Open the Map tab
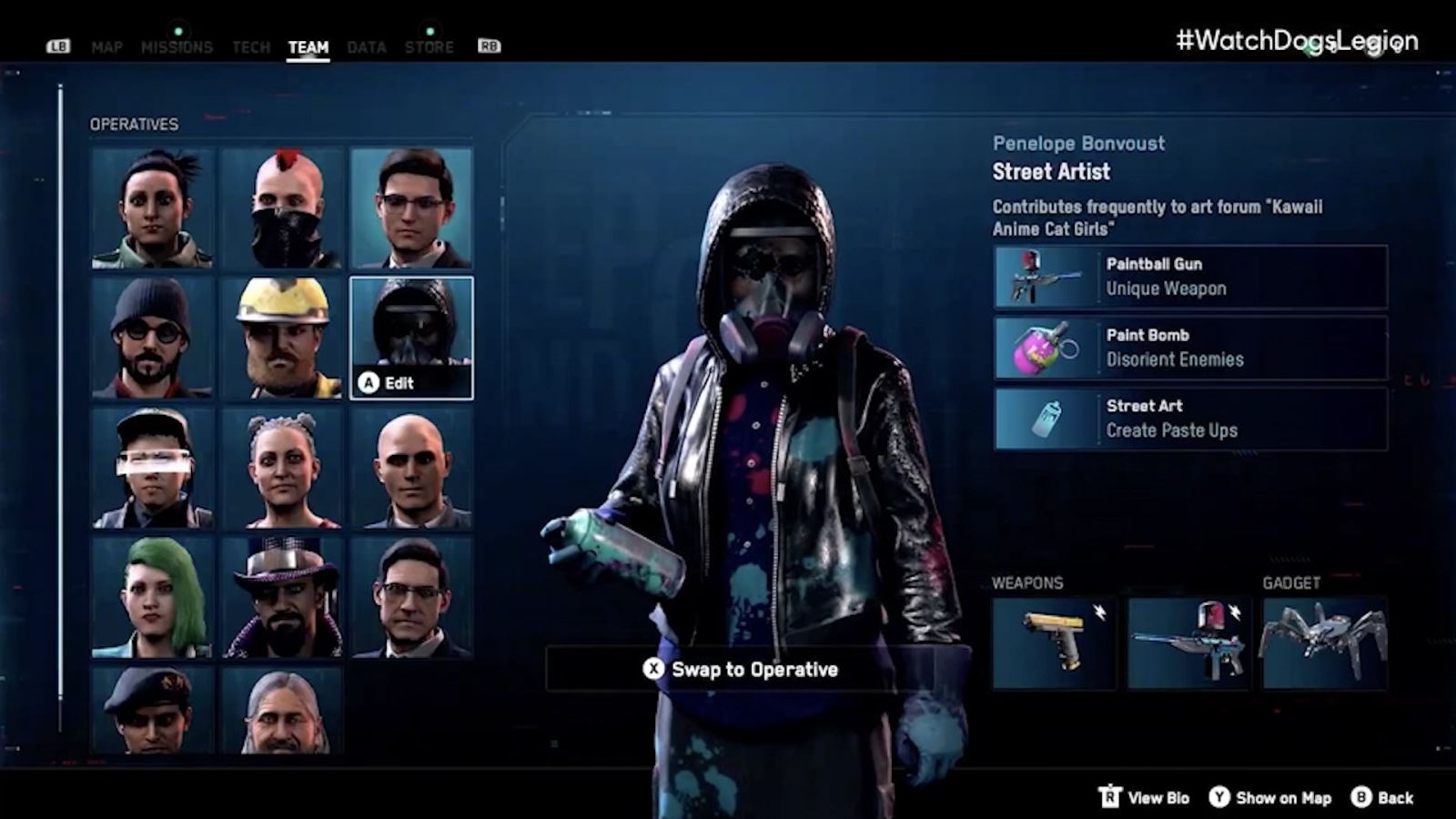 tap(108, 47)
